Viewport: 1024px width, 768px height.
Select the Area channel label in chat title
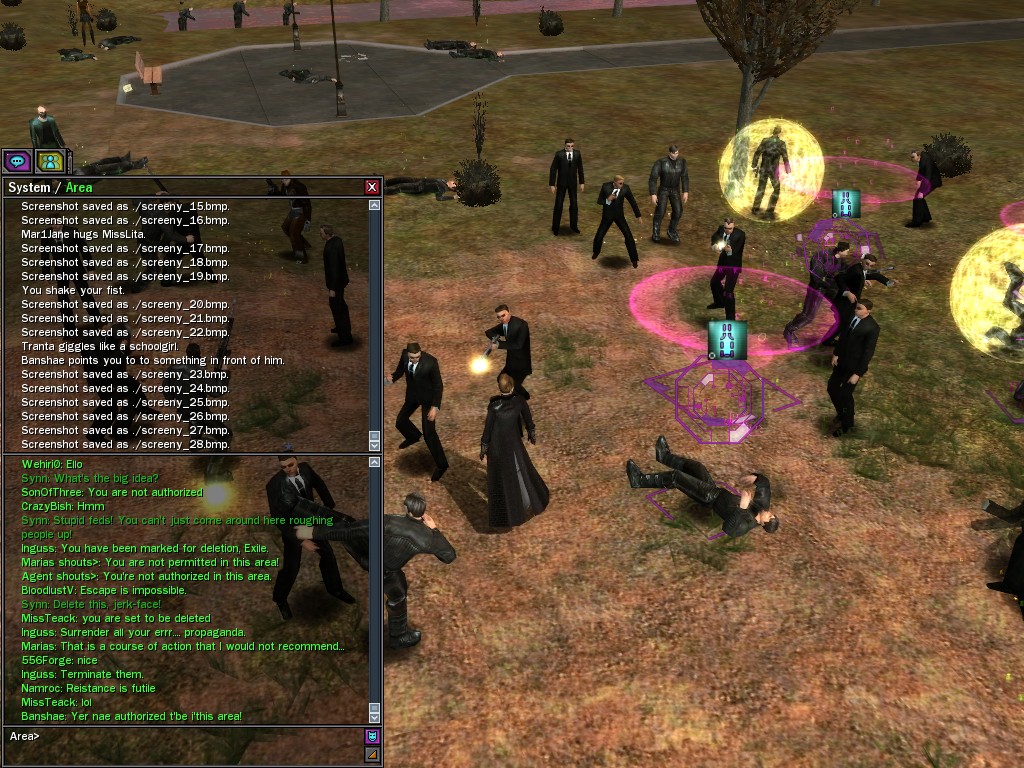coord(79,187)
